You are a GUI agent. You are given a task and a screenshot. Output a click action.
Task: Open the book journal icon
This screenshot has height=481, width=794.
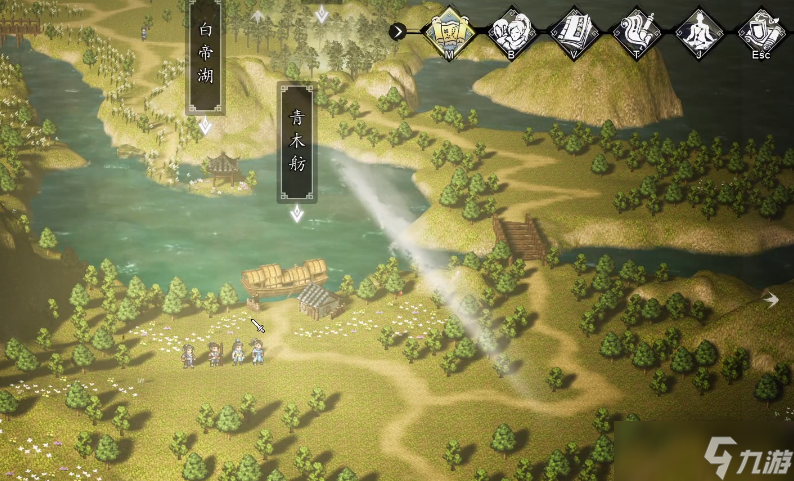tap(573, 30)
